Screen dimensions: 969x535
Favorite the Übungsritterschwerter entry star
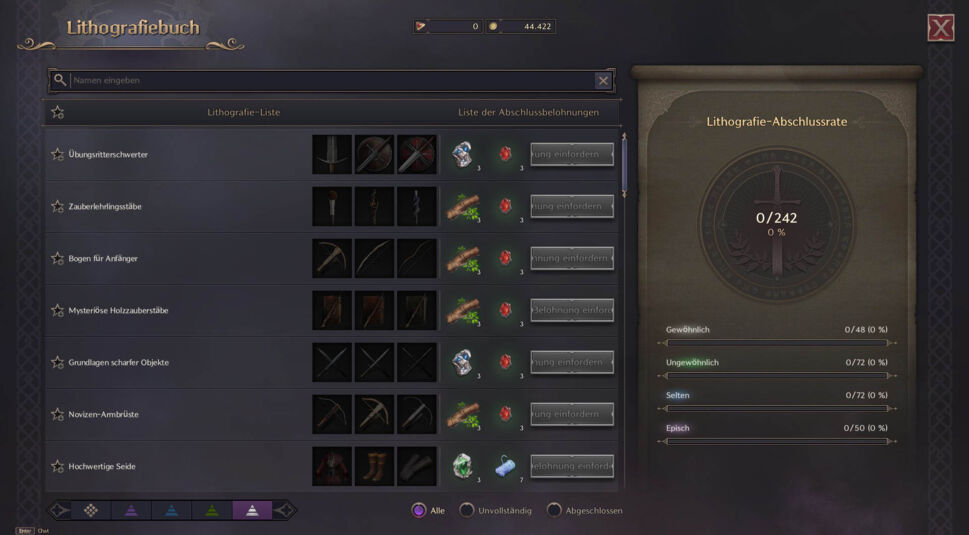click(x=57, y=154)
